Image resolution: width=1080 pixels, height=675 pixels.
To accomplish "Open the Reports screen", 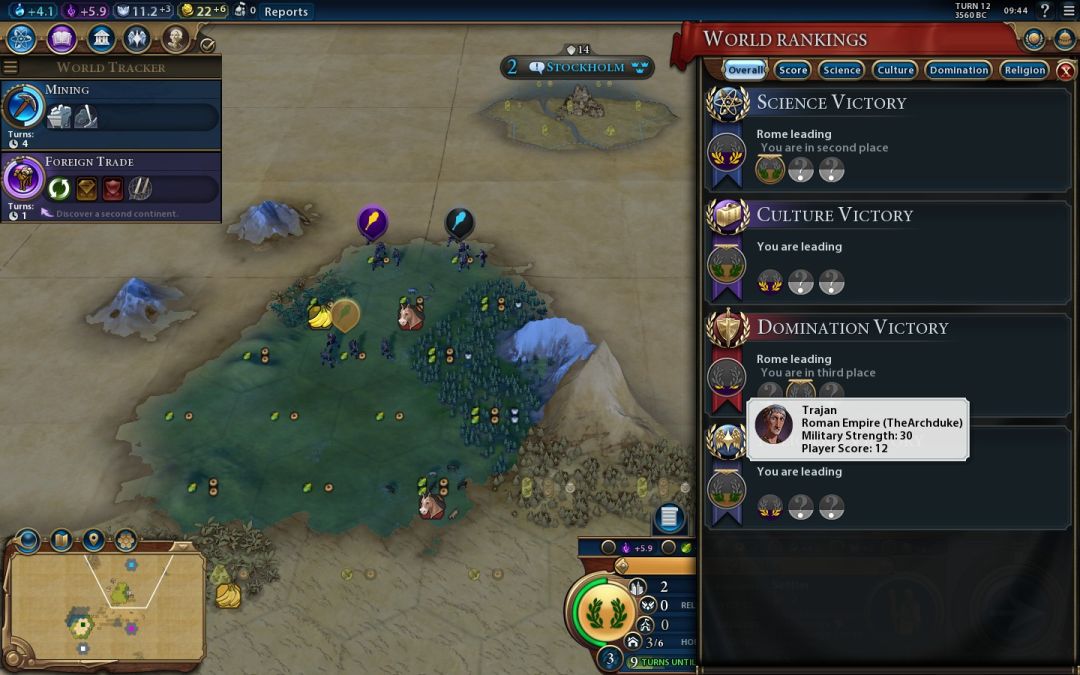I will 286,12.
